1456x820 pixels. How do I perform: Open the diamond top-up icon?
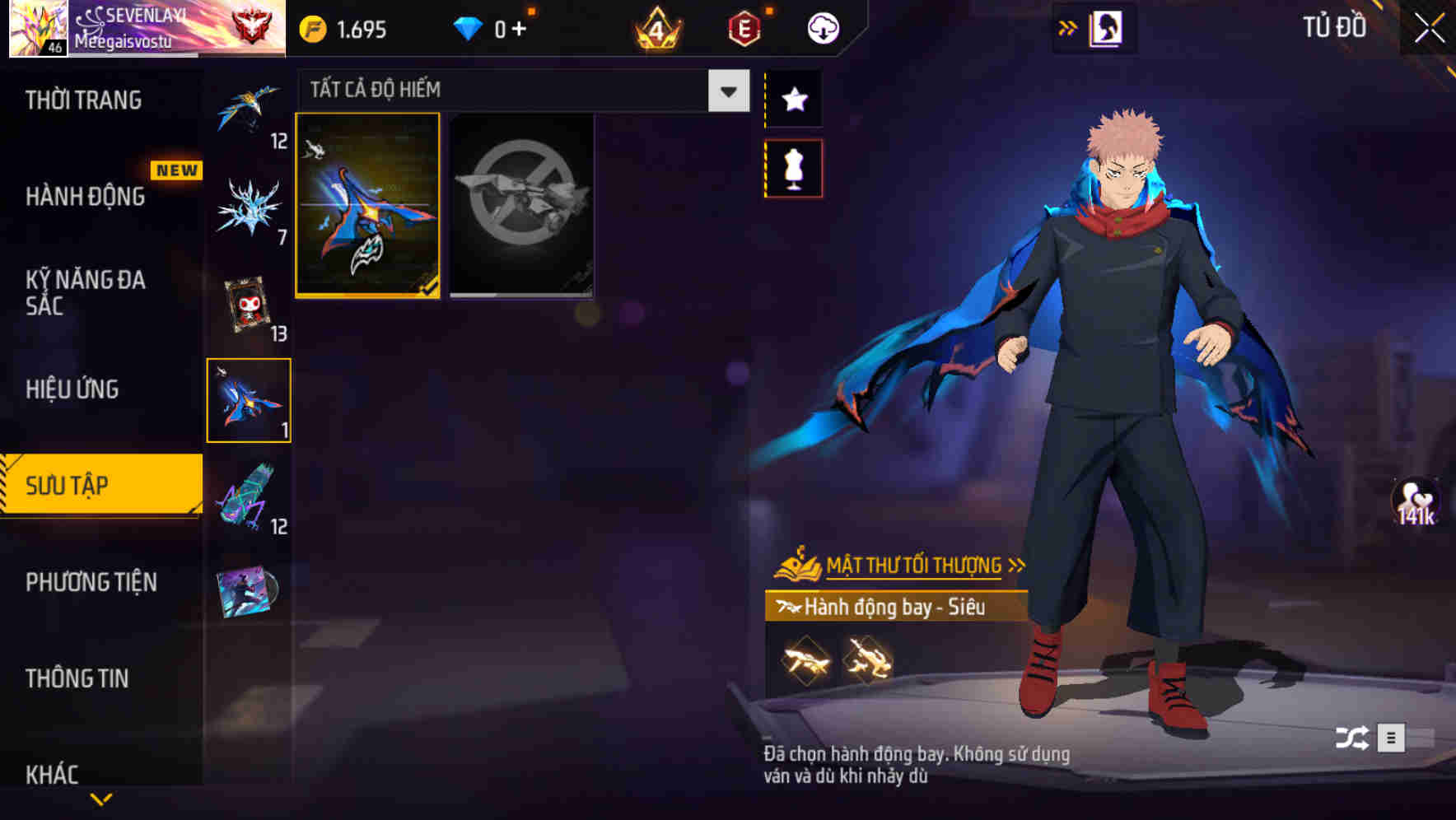(469, 27)
